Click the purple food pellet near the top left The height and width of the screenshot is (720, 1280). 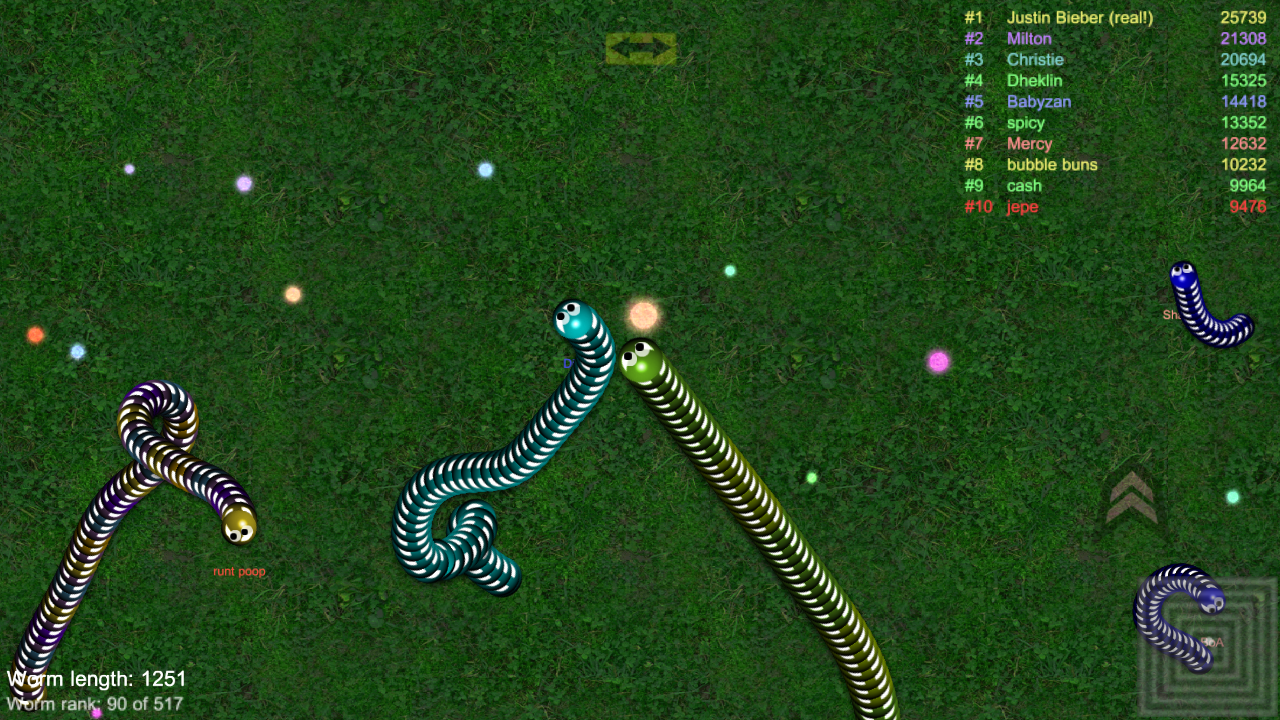[243, 183]
